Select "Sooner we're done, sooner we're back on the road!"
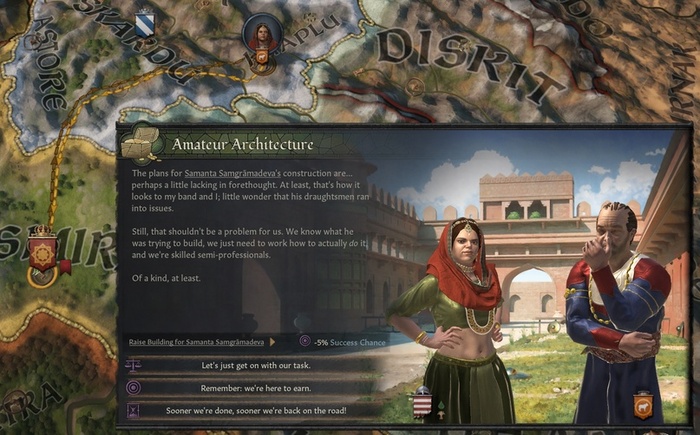Viewport: 700px width, 435px height. click(x=255, y=409)
